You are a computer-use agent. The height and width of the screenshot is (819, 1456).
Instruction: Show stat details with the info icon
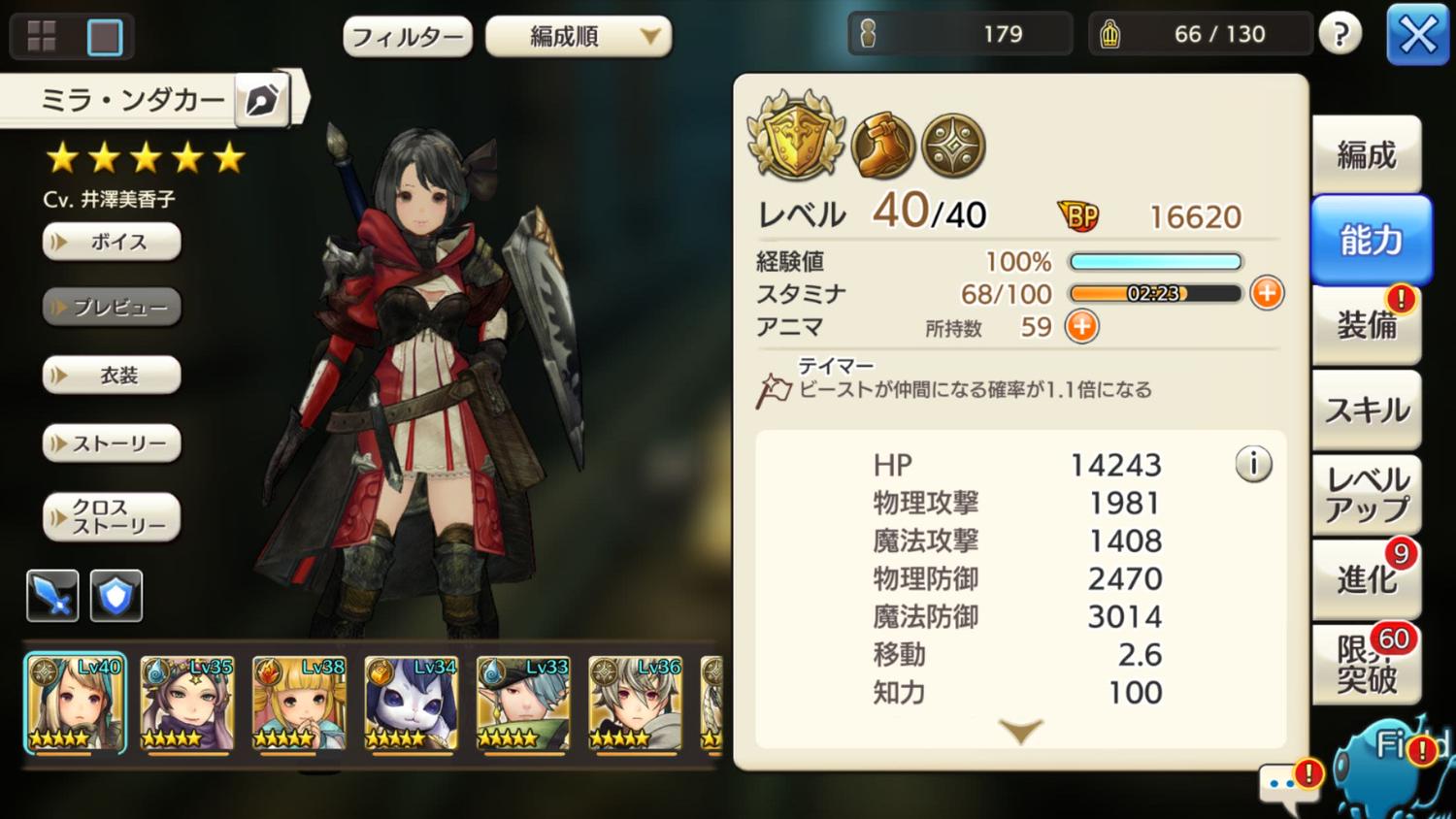pyautogui.click(x=1253, y=465)
